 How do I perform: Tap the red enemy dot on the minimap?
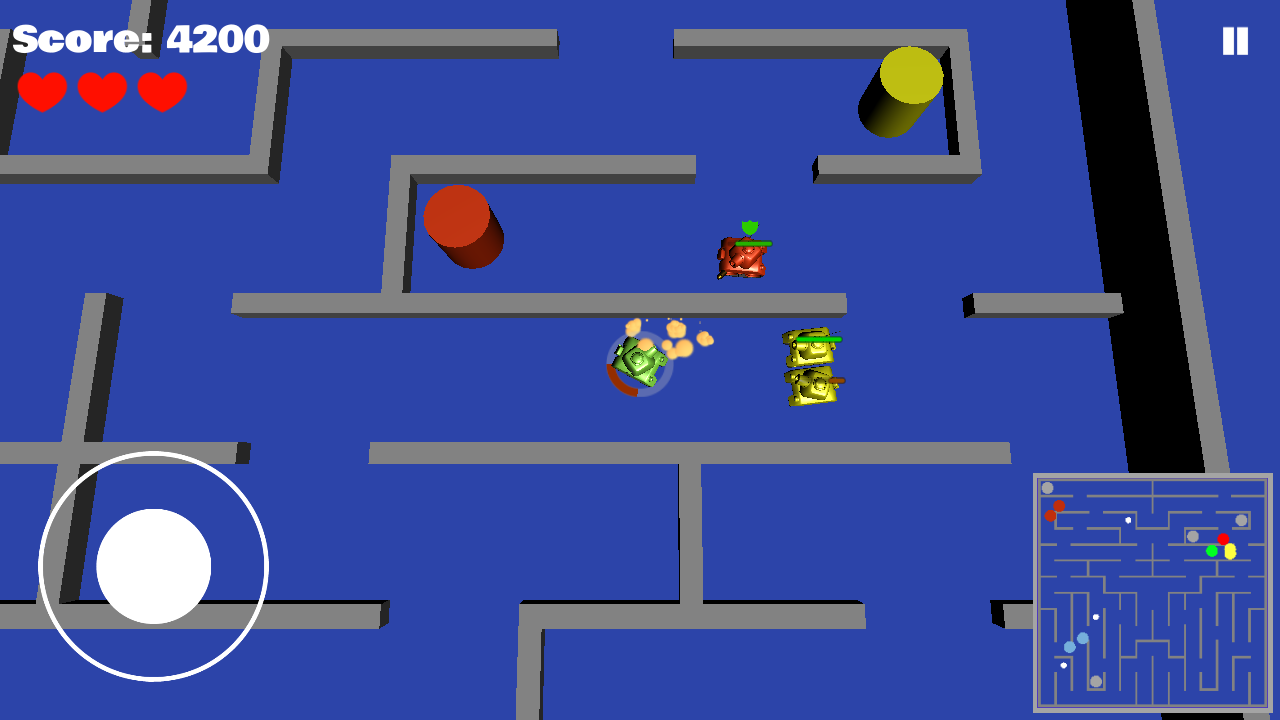pyautogui.click(x=1223, y=538)
